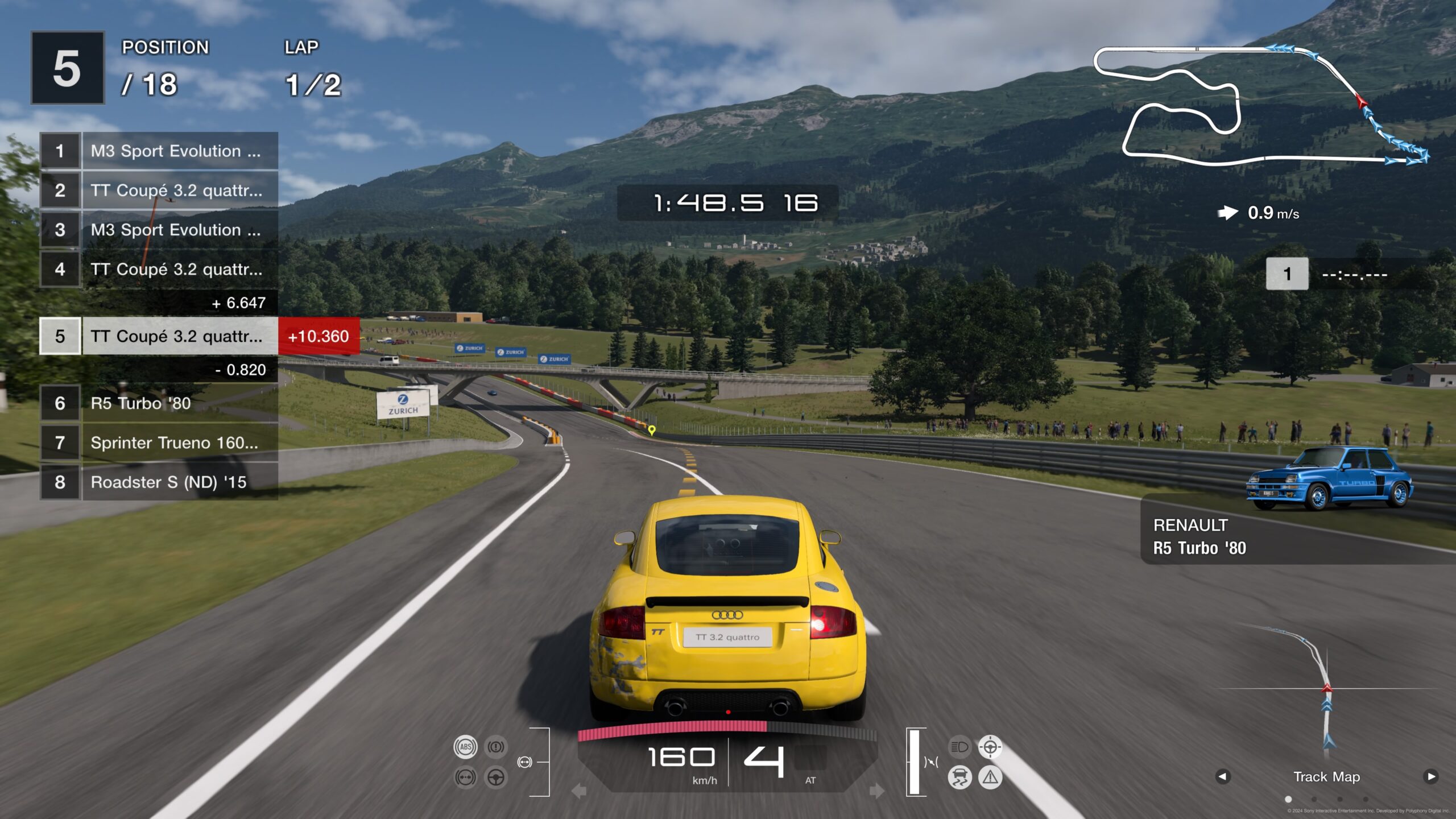The width and height of the screenshot is (1456, 819).
Task: Toggle the headlights icon
Action: pos(959,747)
